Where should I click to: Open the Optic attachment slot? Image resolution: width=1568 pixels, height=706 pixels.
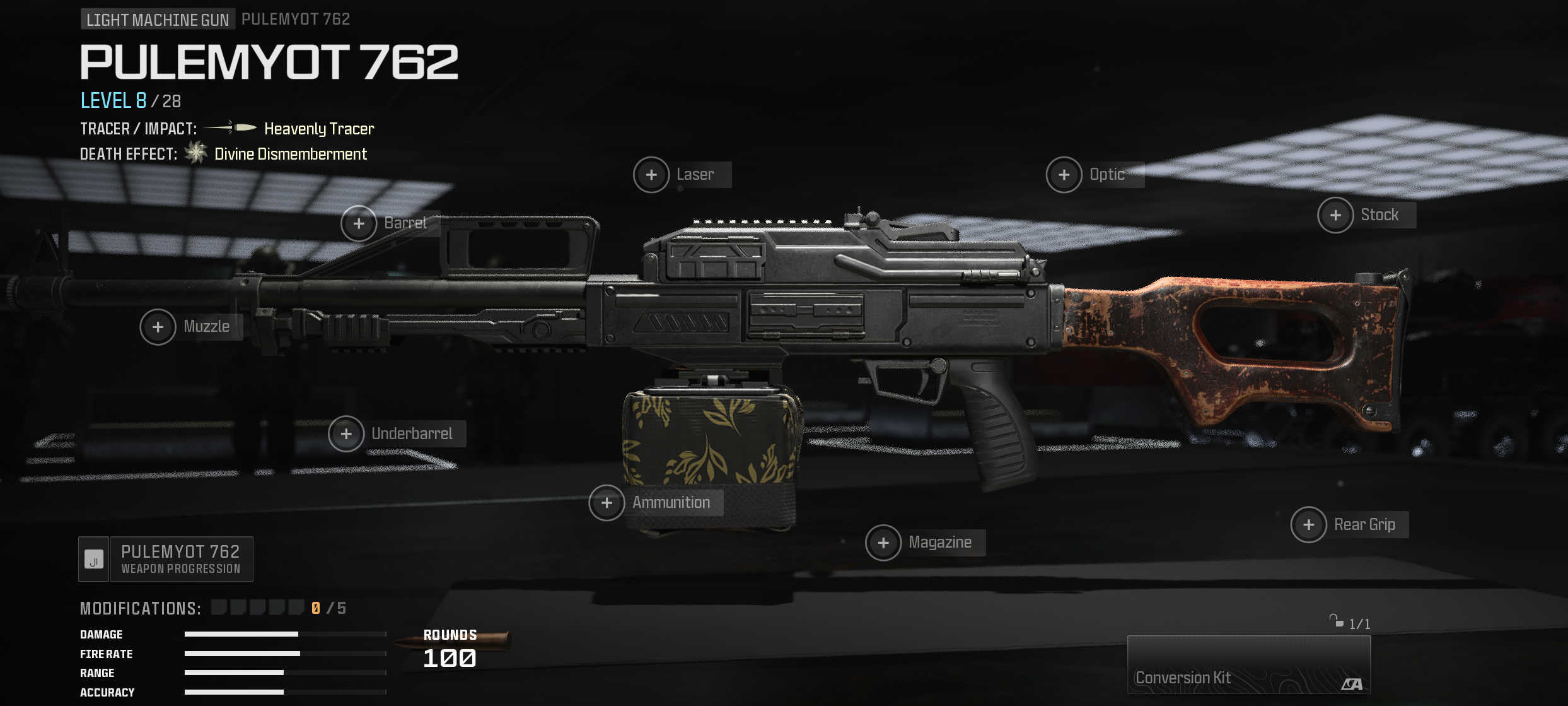1064,175
